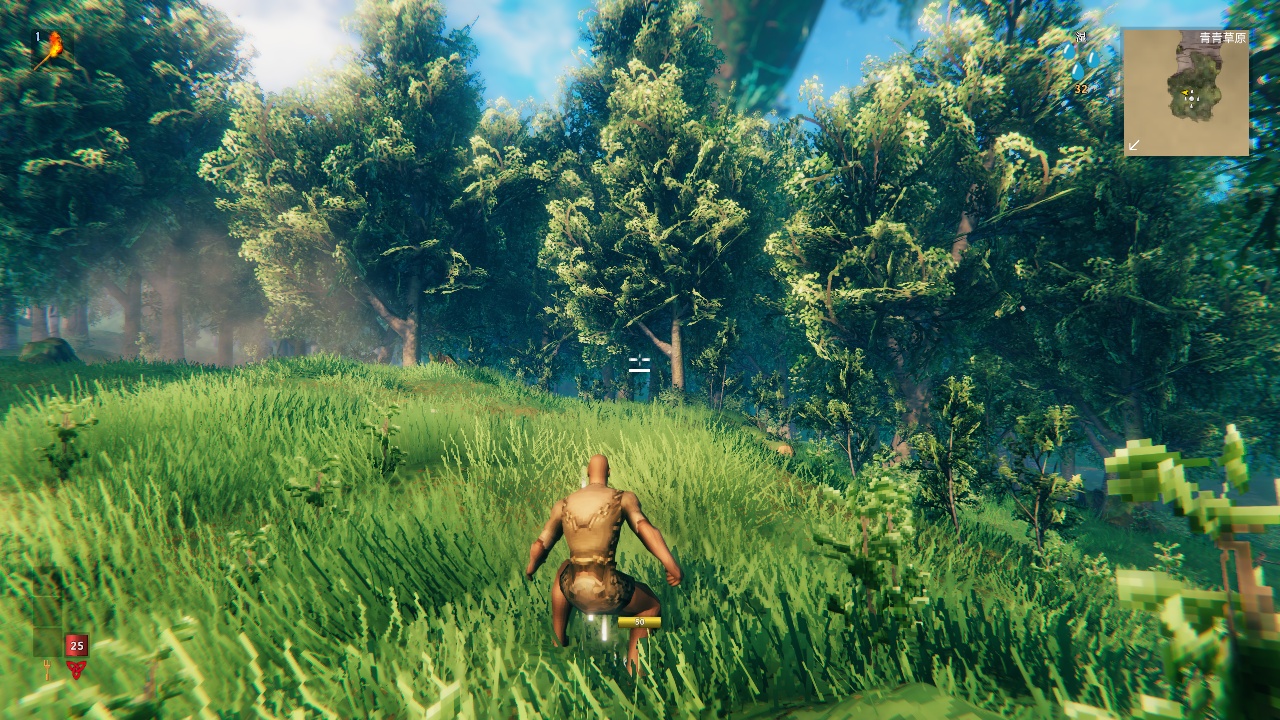The height and width of the screenshot is (720, 1280).
Task: Click the fork food indicator icon
Action: [x=47, y=672]
